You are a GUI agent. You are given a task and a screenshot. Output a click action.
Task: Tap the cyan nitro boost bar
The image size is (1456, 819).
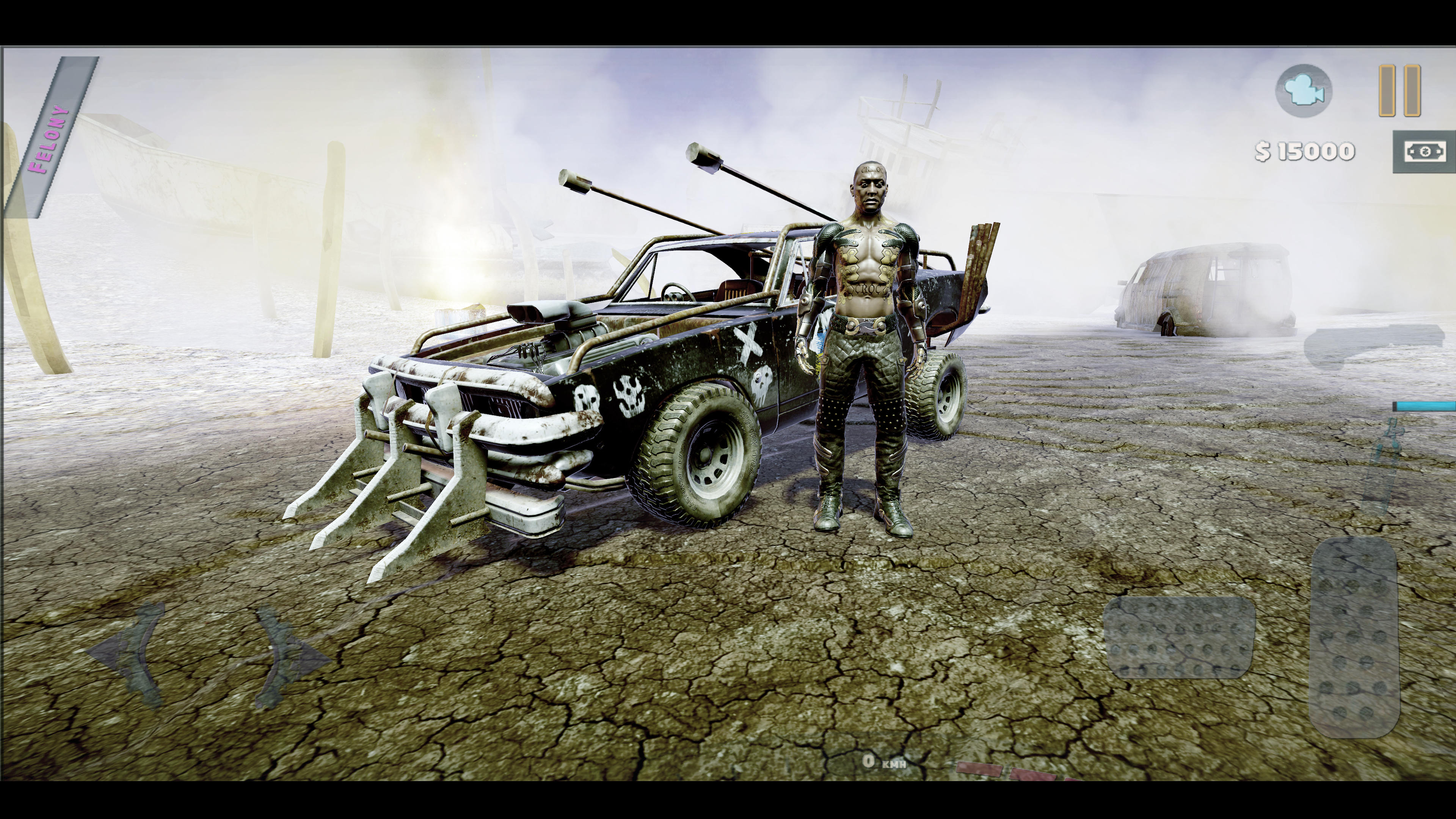pos(1425,406)
